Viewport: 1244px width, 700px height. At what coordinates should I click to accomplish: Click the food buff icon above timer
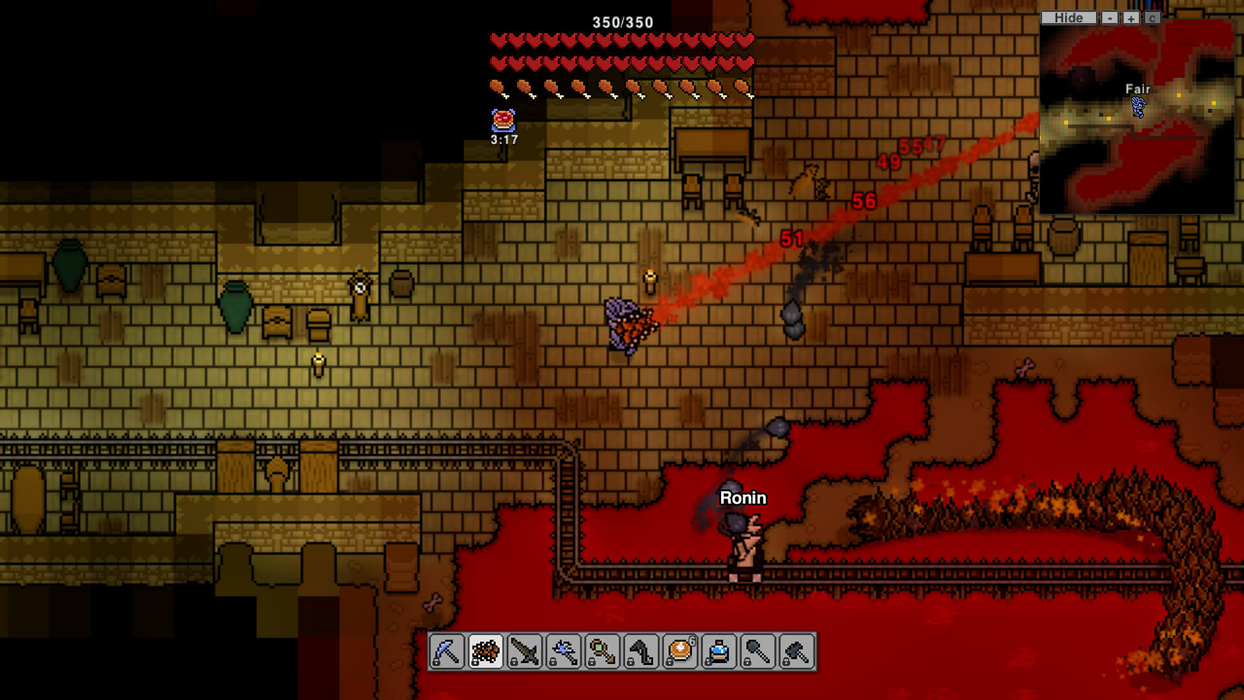[504, 120]
